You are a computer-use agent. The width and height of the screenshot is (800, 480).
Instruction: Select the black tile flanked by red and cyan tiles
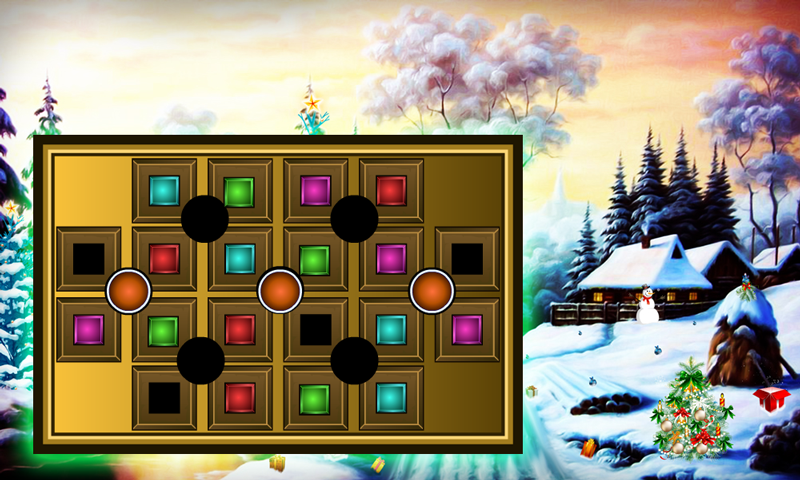pyautogui.click(x=316, y=329)
